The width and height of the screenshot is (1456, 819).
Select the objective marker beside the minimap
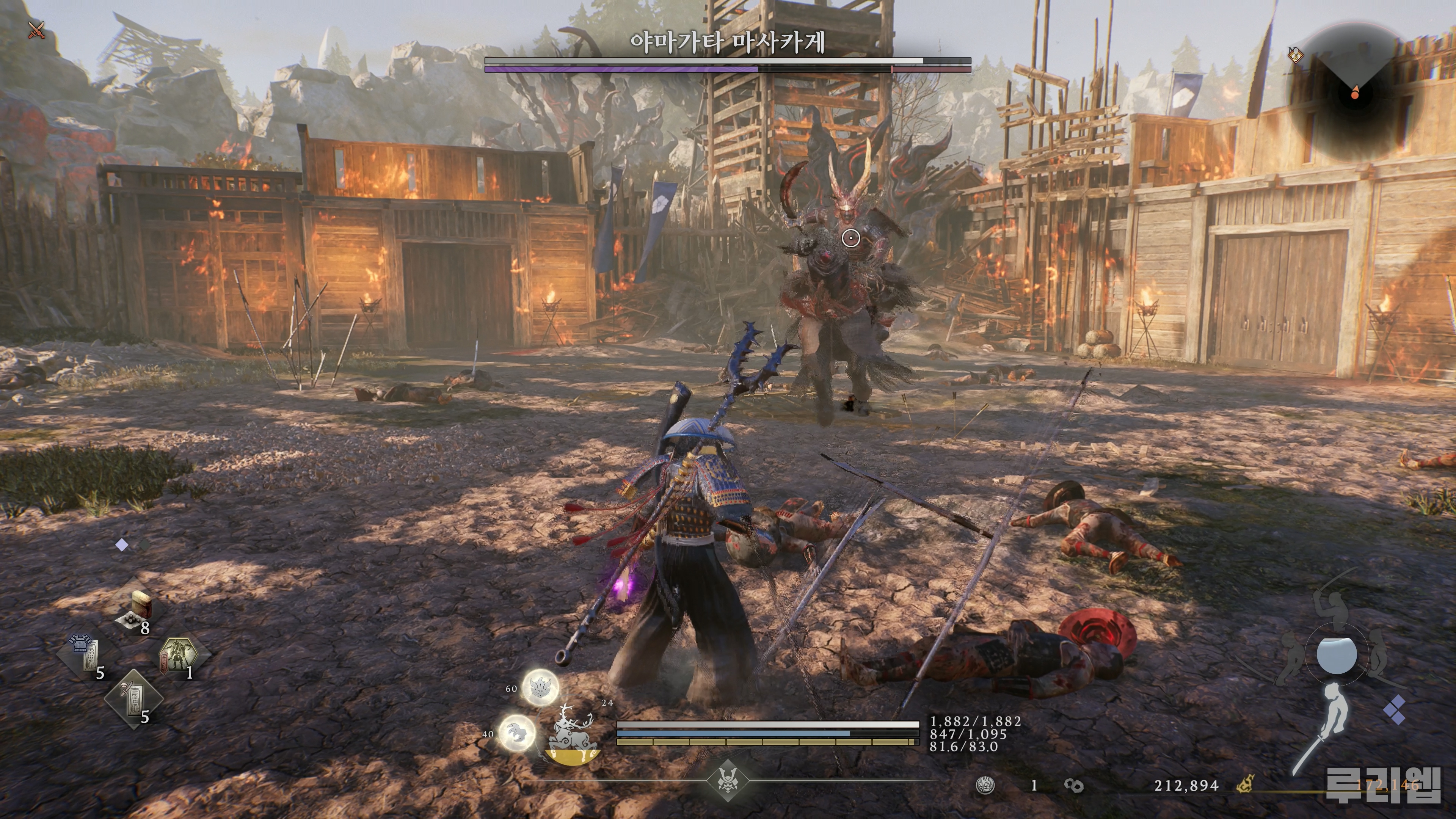(1295, 55)
